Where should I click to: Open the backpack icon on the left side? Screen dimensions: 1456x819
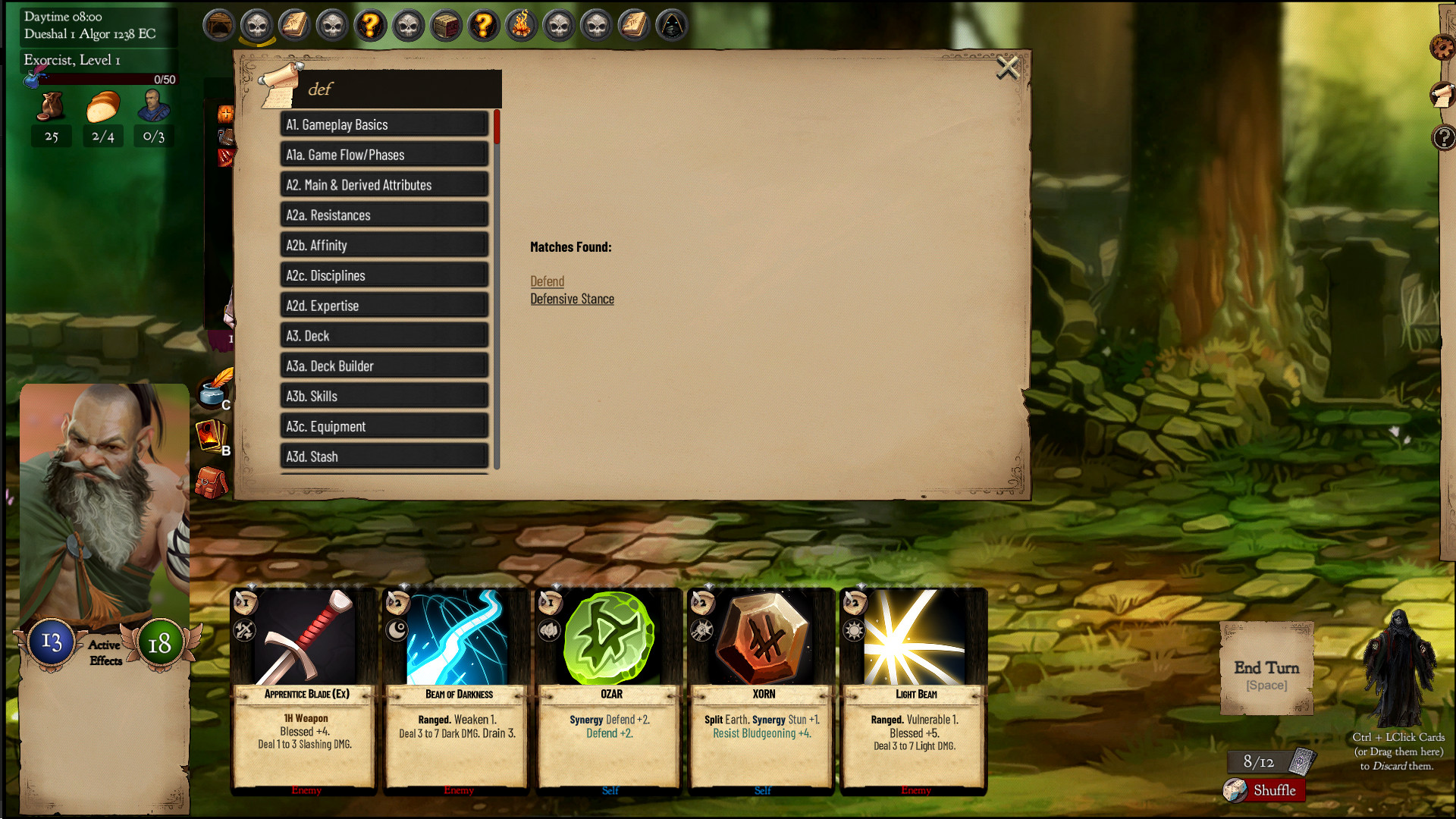coord(211,483)
